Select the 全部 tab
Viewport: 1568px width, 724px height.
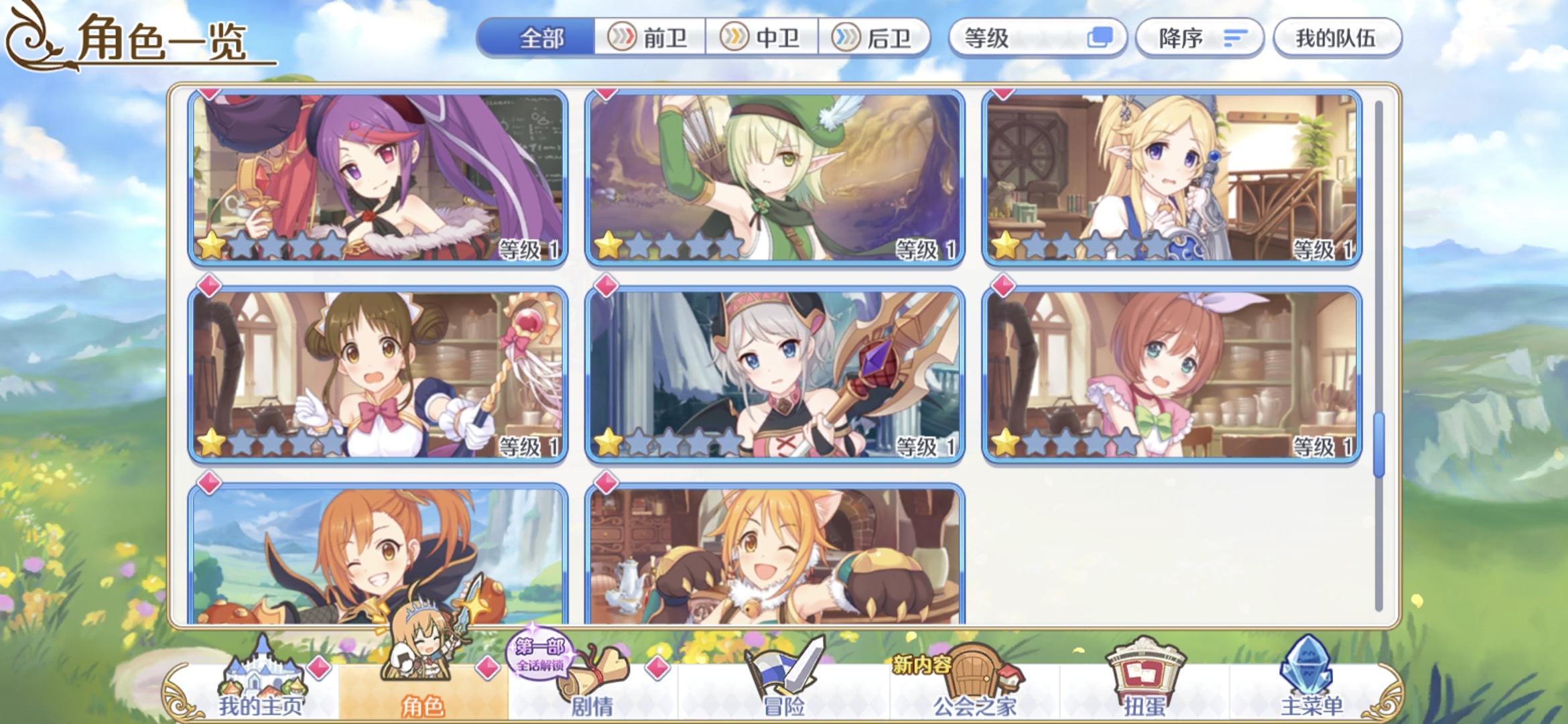click(544, 38)
